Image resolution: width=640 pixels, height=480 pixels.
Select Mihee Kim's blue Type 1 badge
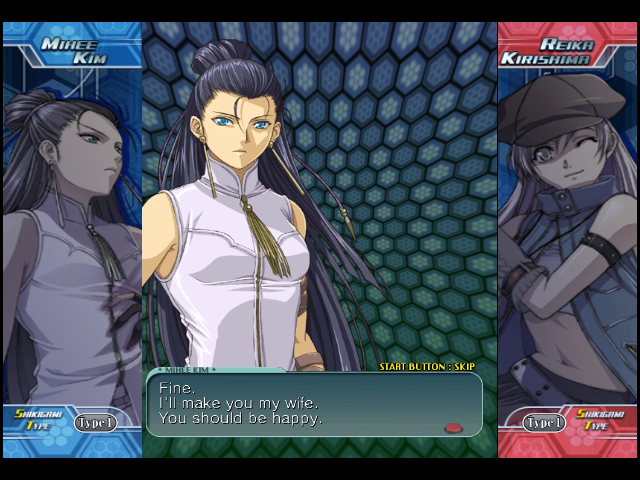click(x=96, y=423)
